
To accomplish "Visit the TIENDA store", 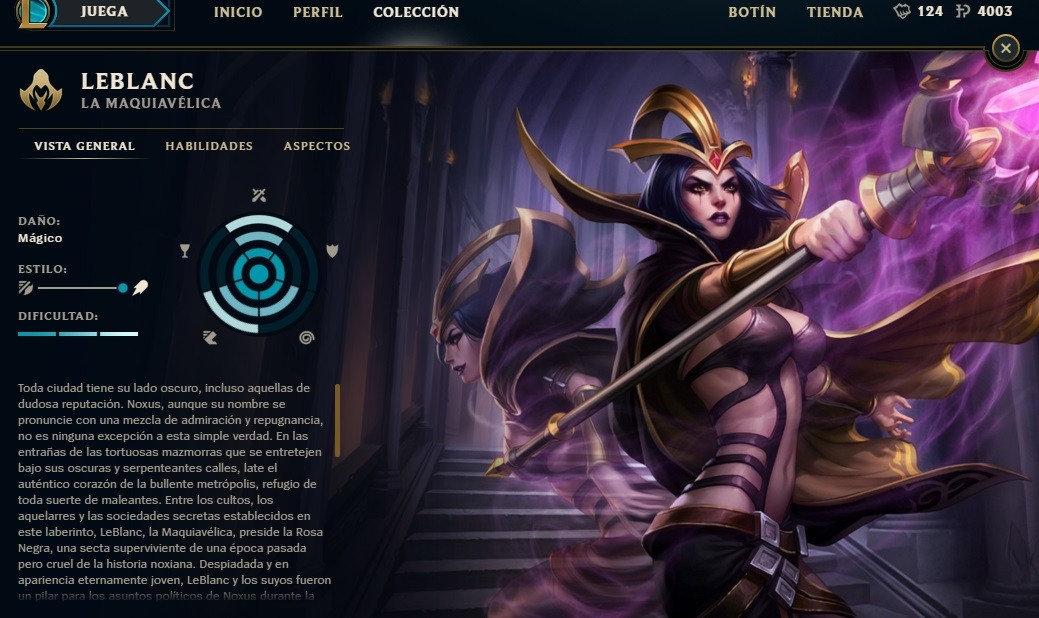I will 835,13.
